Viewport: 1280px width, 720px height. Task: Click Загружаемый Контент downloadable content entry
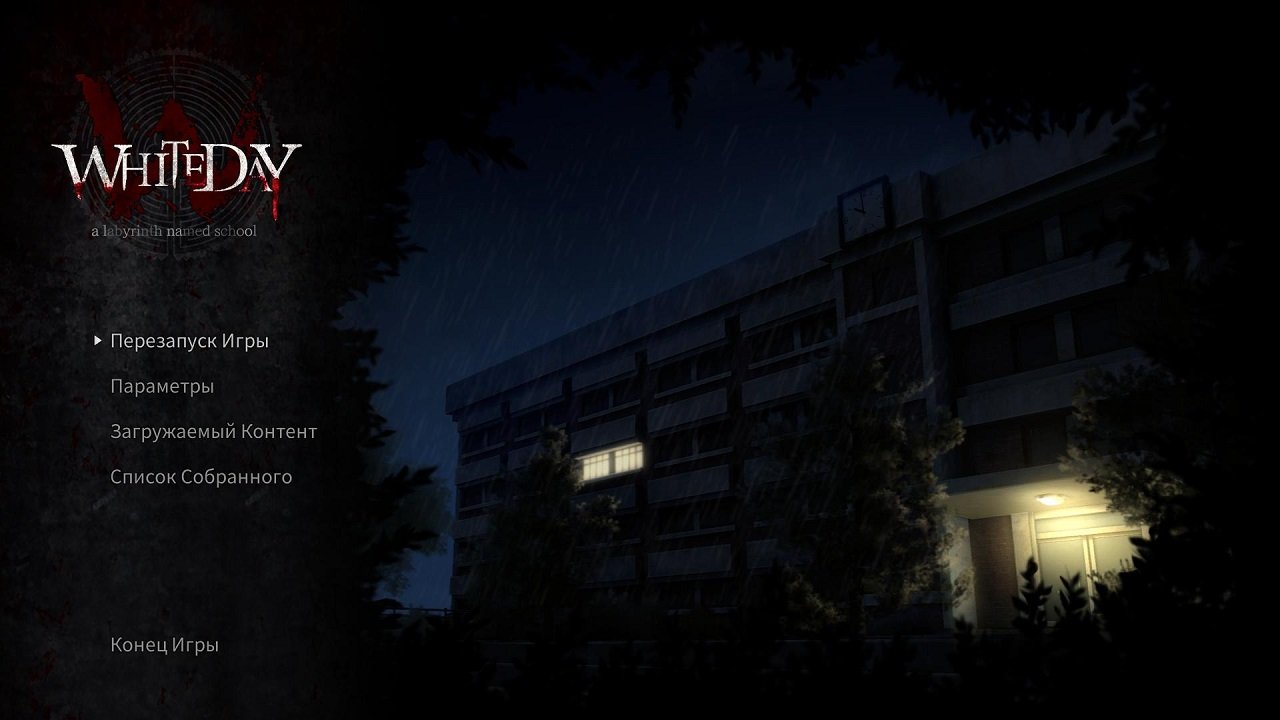point(214,431)
